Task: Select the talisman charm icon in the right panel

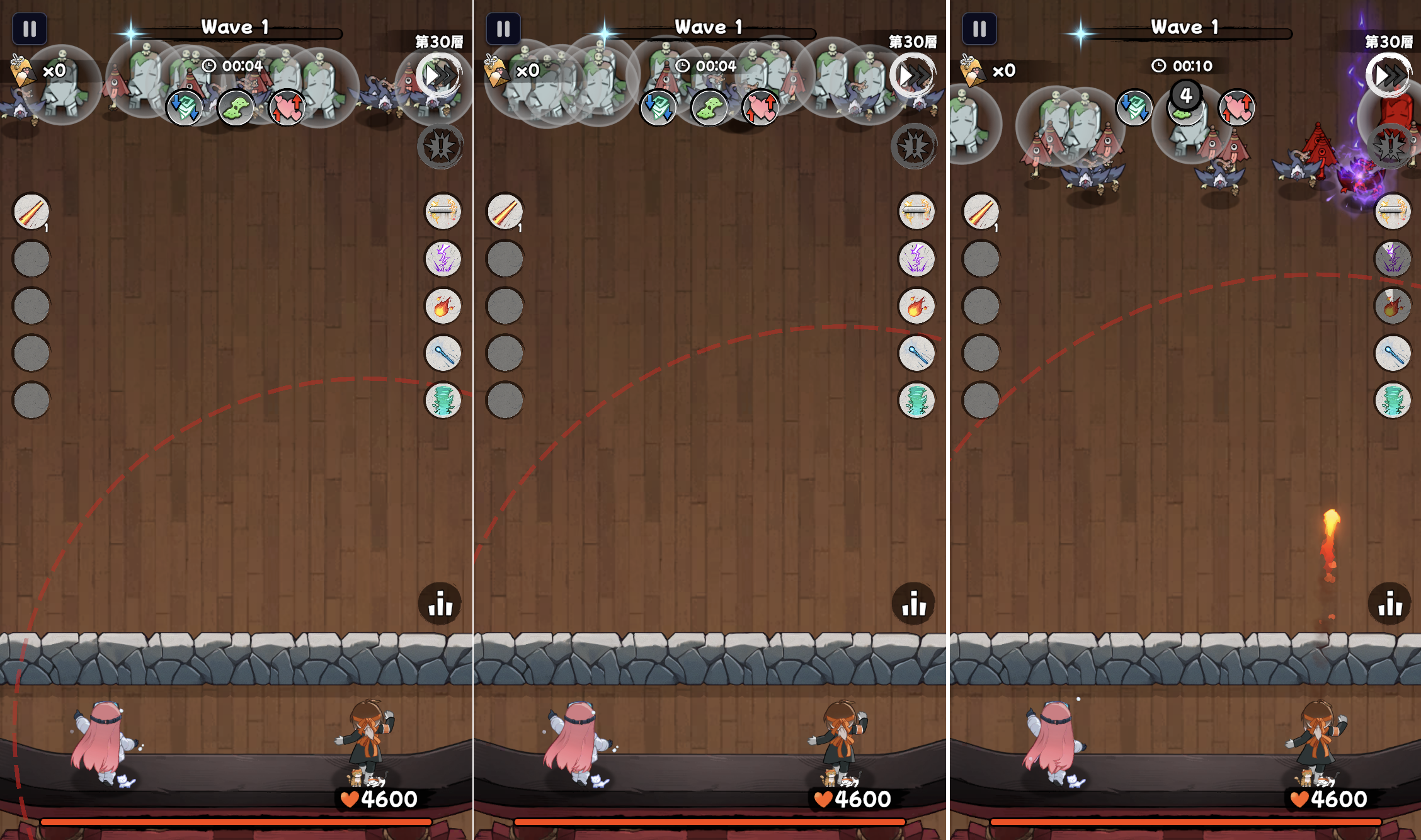Action: (x=973, y=69)
